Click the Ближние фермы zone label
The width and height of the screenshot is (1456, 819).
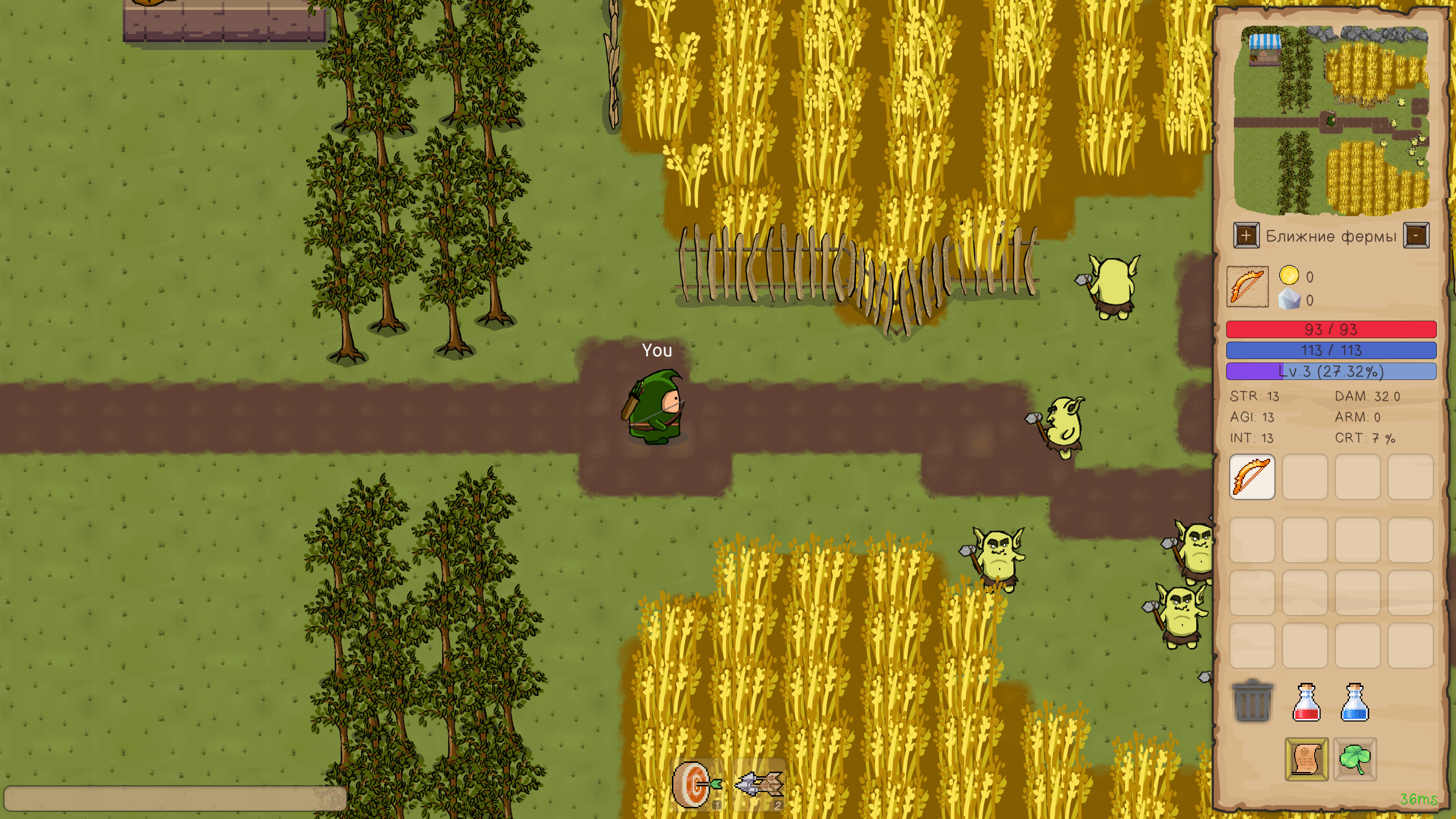1332,236
